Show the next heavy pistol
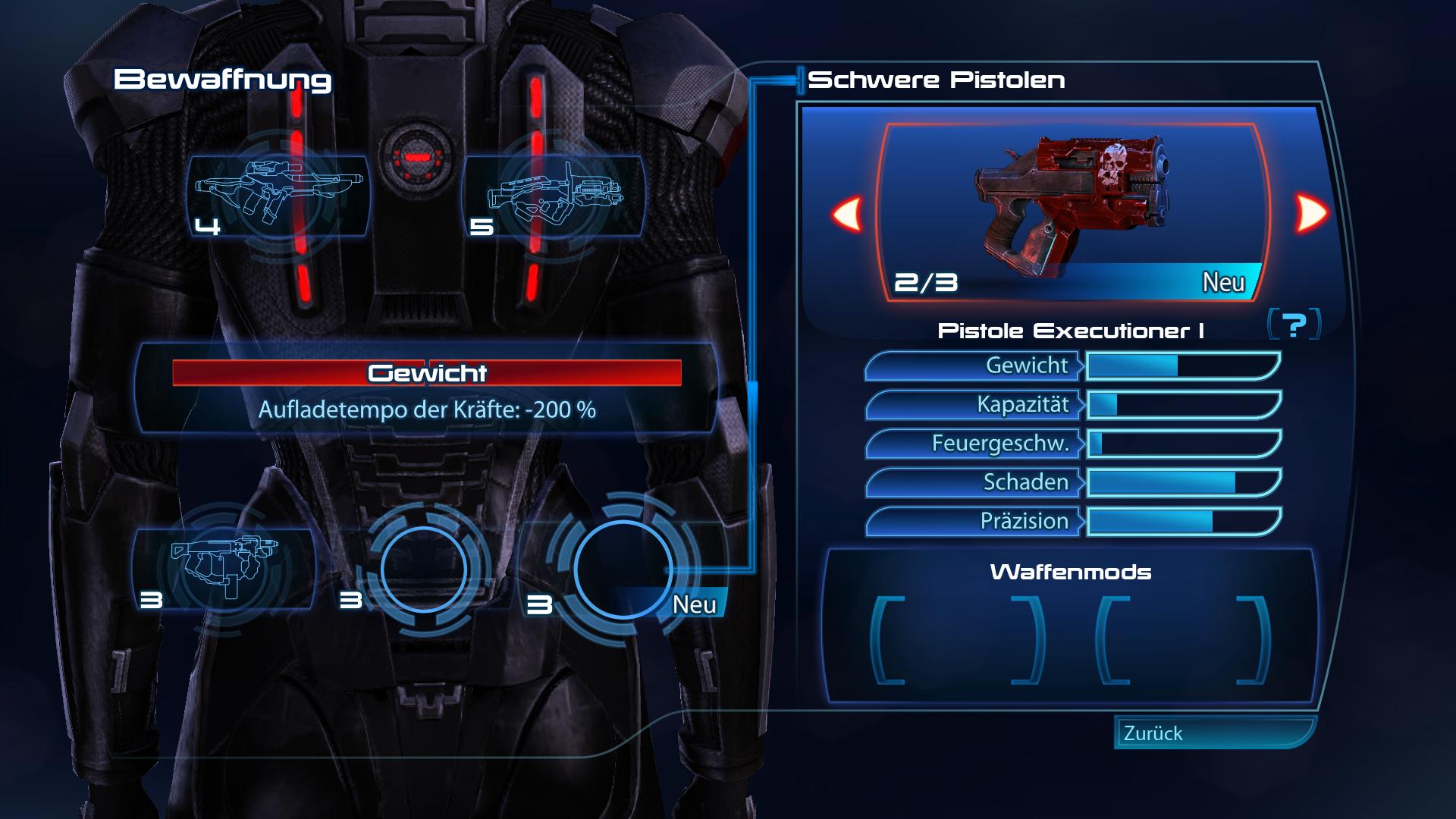The image size is (1456, 819). [x=1311, y=213]
